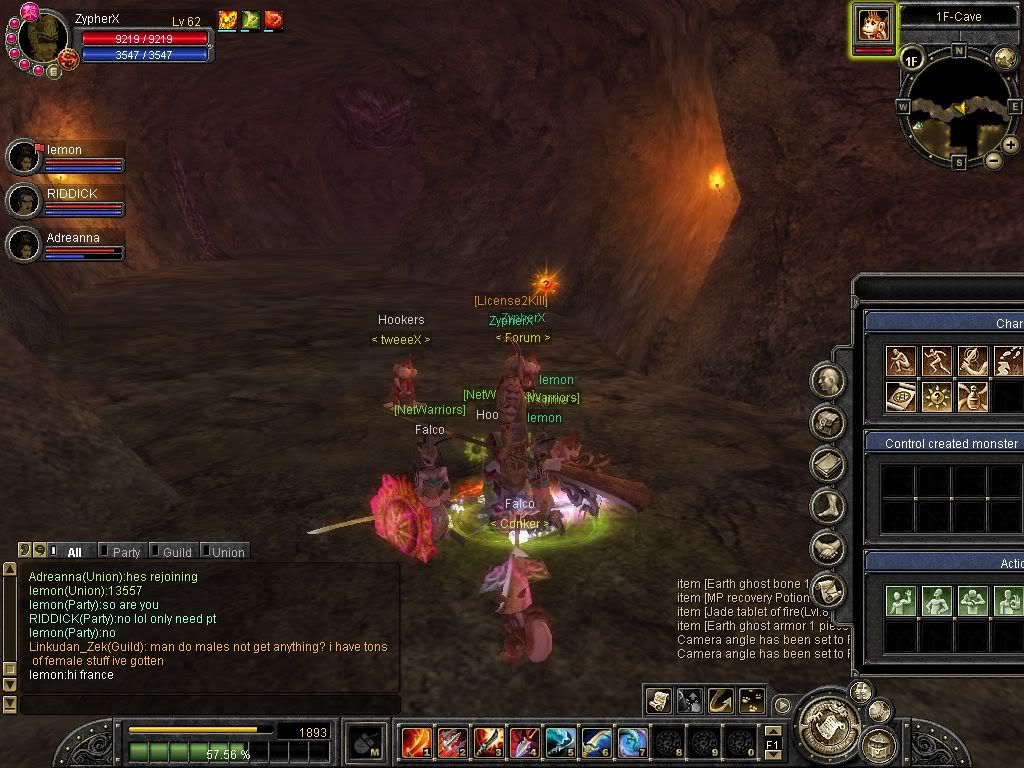
Task: Open the character head side button
Action: coord(828,380)
